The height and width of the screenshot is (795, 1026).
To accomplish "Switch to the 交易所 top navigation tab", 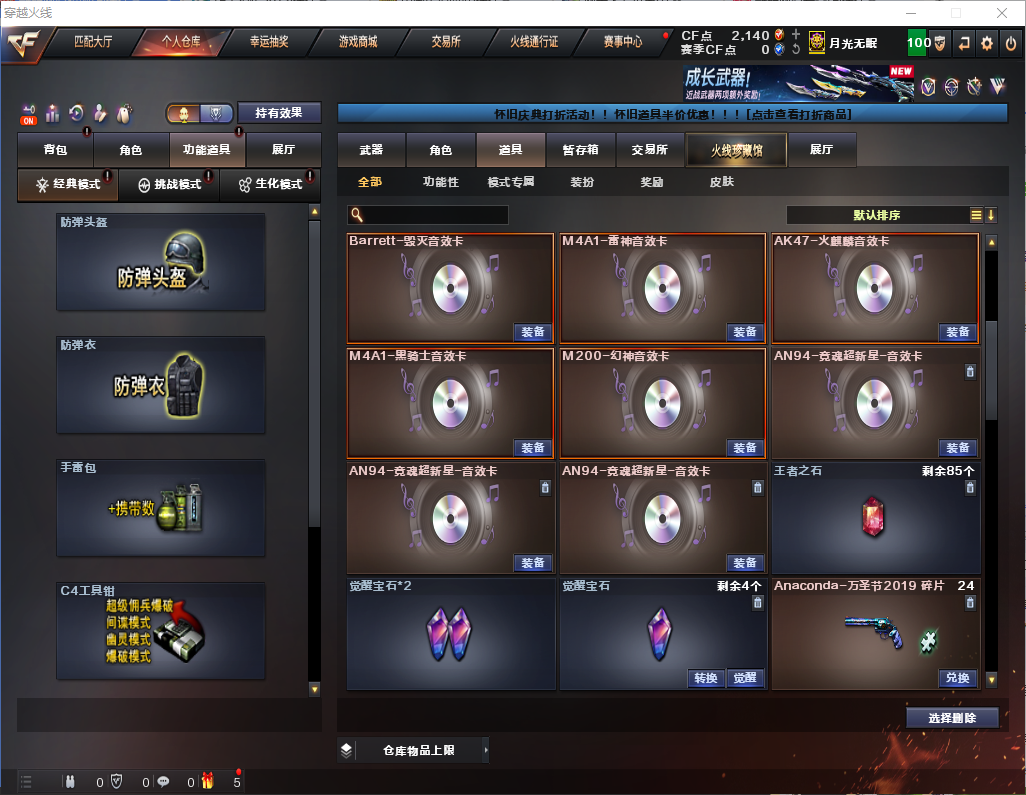I will (x=446, y=42).
